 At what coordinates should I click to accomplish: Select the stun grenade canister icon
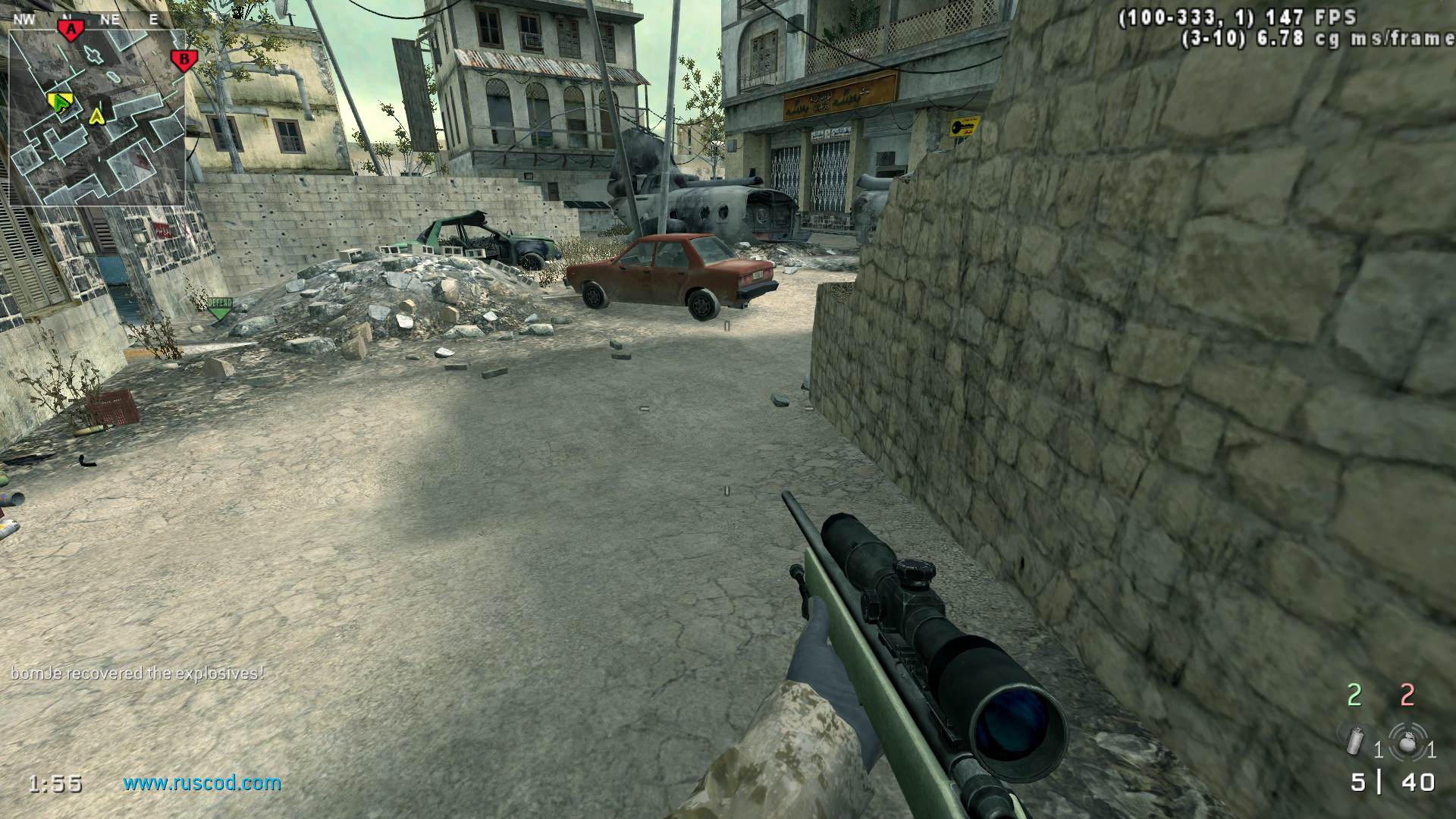pos(1354,741)
